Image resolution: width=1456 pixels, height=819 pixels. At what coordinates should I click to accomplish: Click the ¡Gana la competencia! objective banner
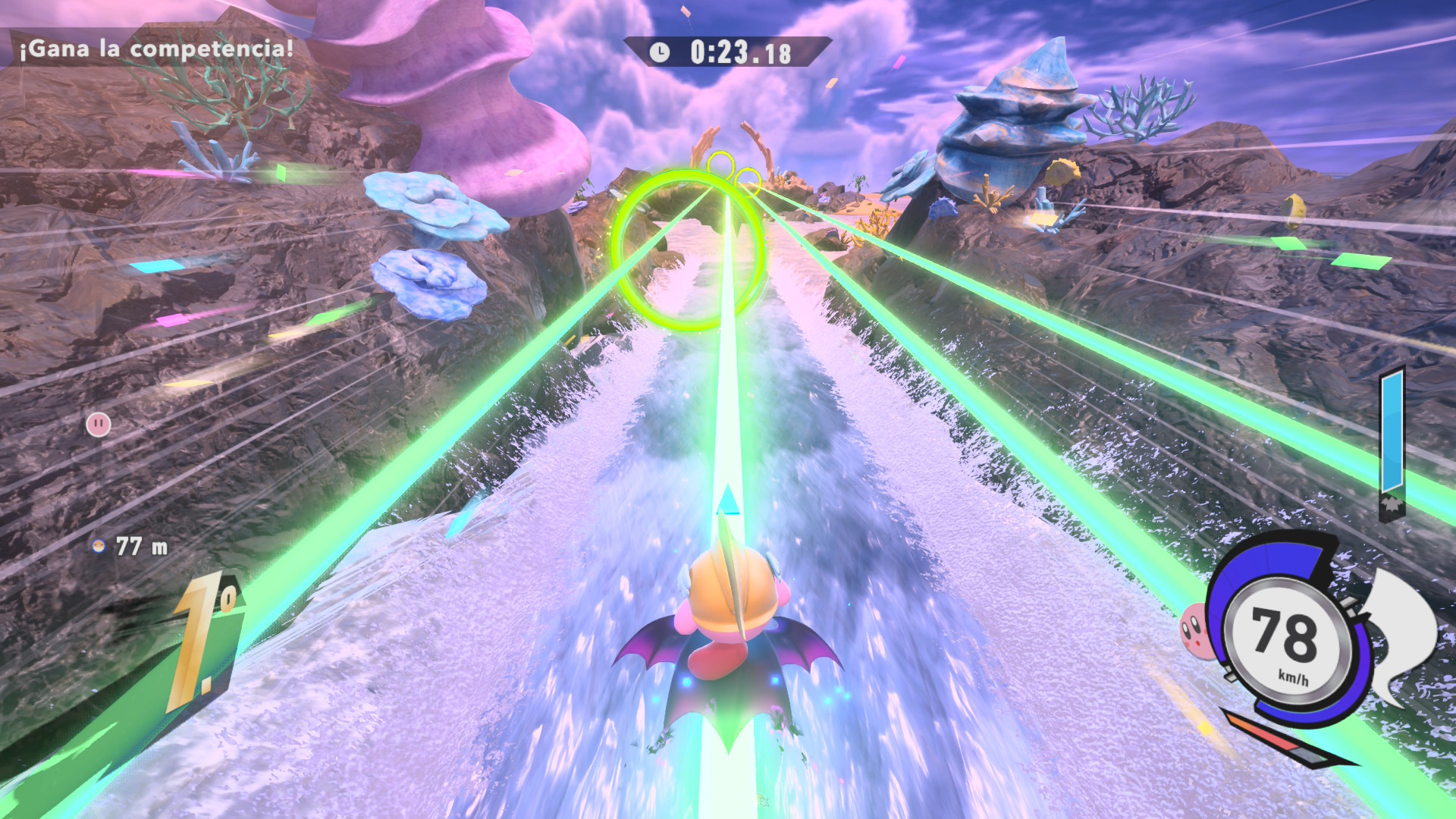[155, 49]
